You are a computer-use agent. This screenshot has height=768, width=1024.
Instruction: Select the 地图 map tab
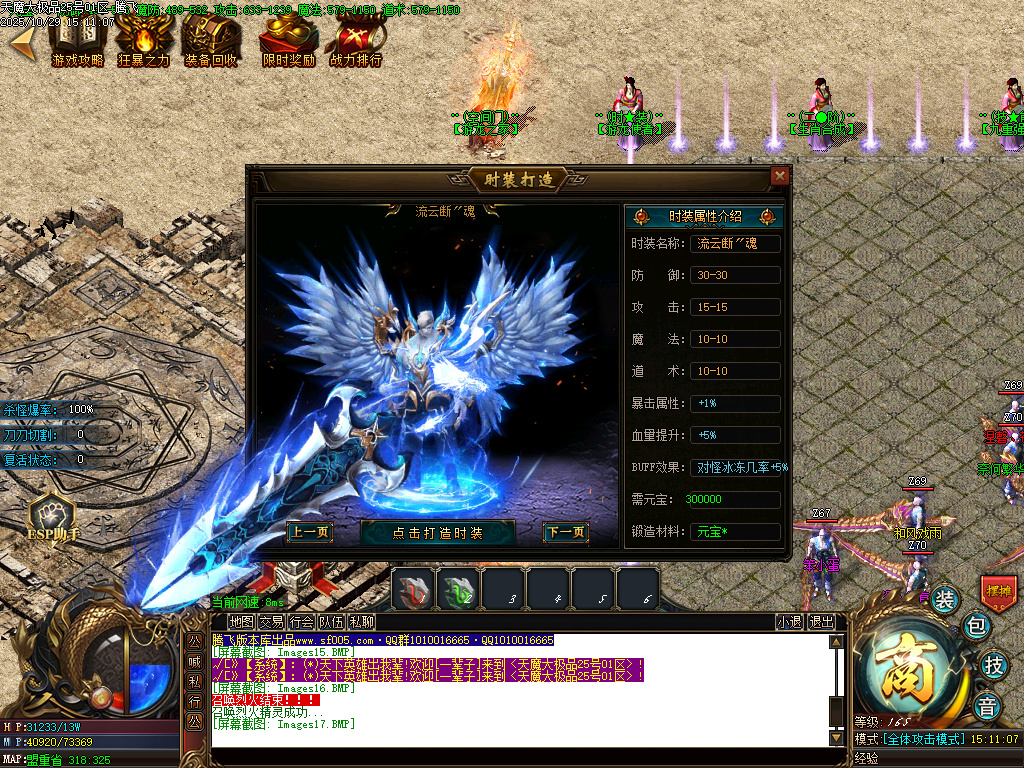[x=241, y=622]
